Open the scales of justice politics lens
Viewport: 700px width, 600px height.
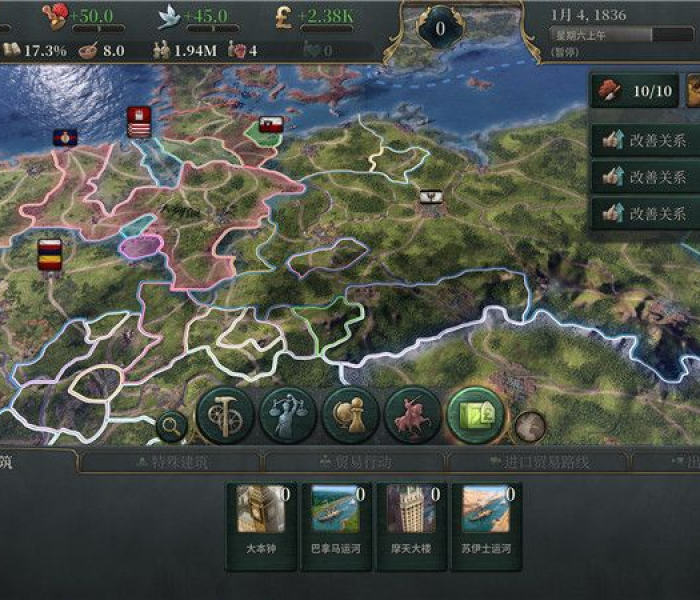pyautogui.click(x=288, y=415)
